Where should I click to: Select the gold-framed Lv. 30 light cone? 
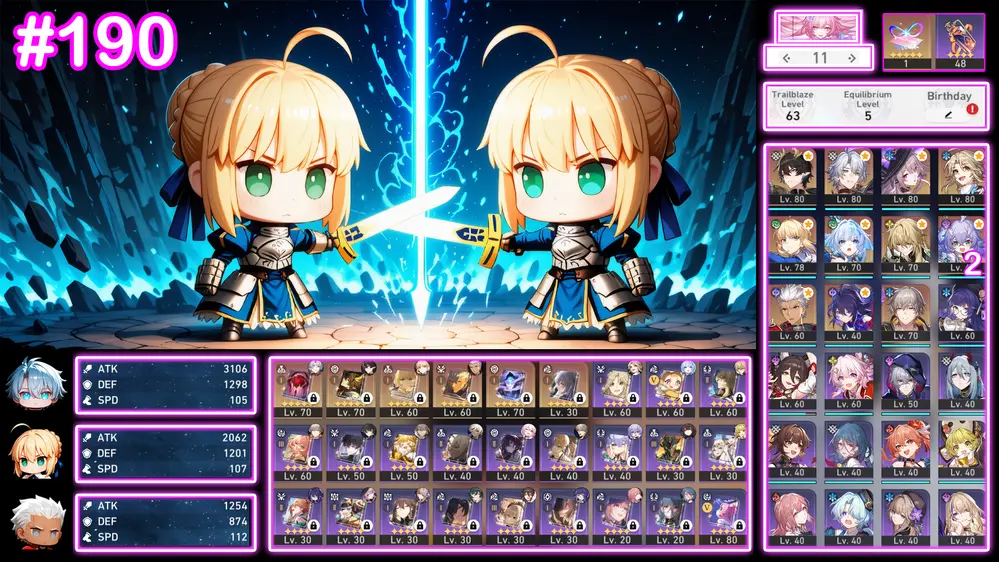(566, 389)
